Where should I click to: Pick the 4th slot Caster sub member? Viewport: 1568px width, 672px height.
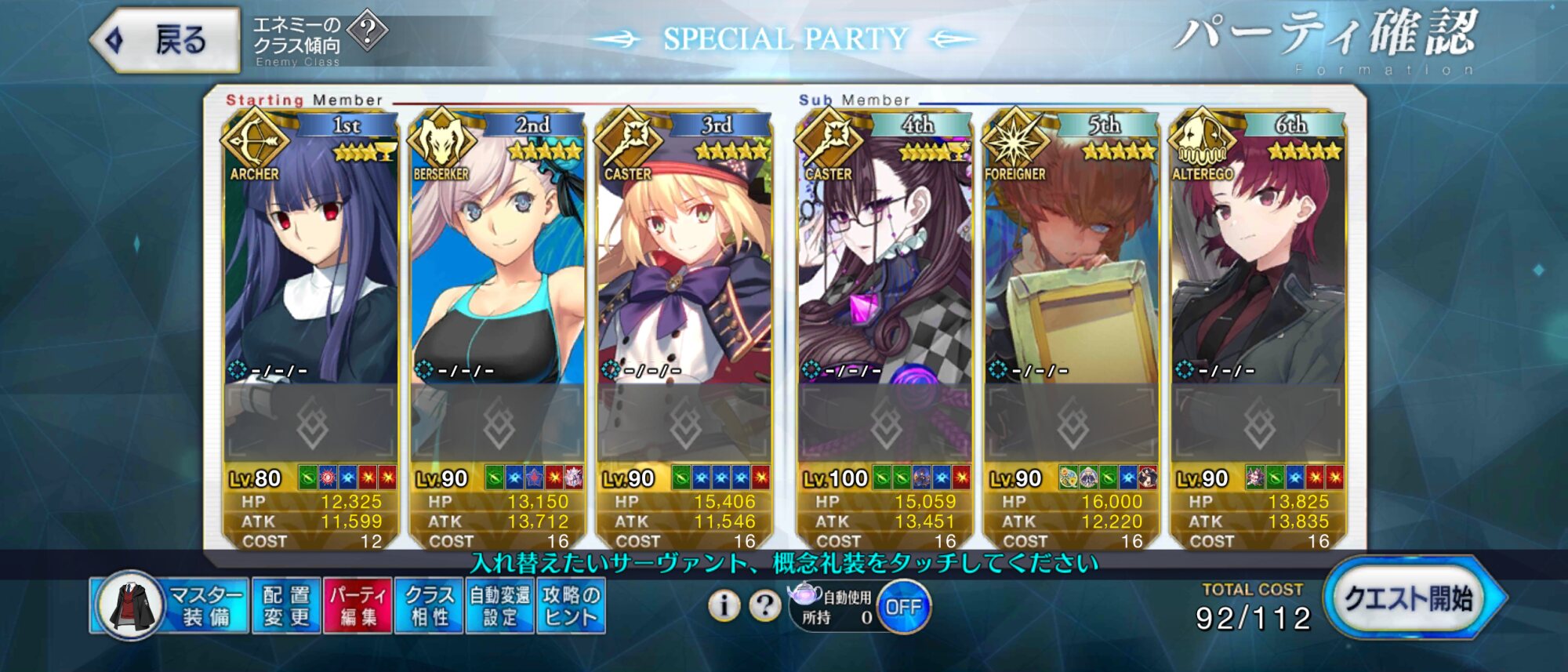click(x=885, y=259)
